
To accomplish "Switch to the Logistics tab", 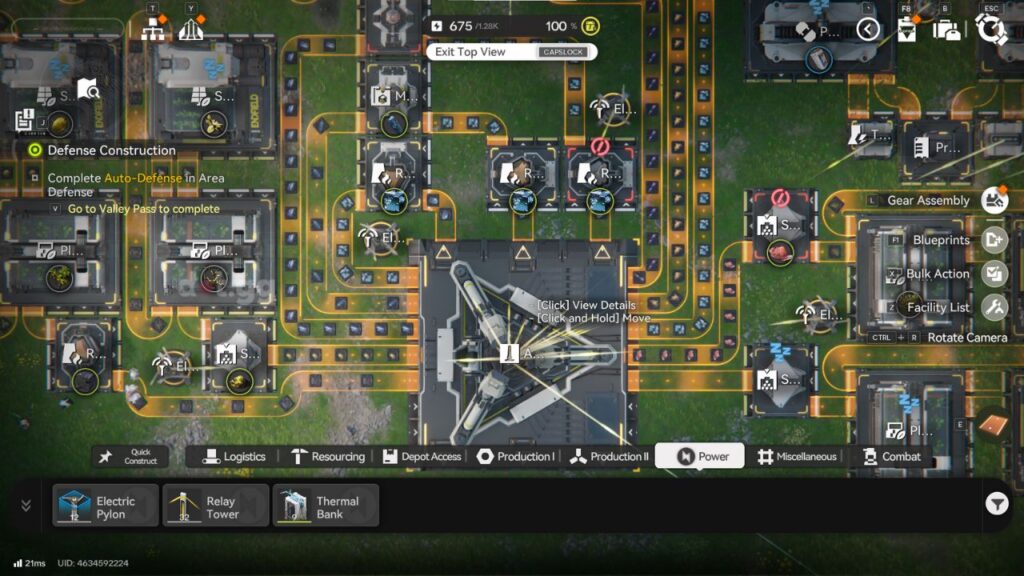I will pyautogui.click(x=234, y=457).
